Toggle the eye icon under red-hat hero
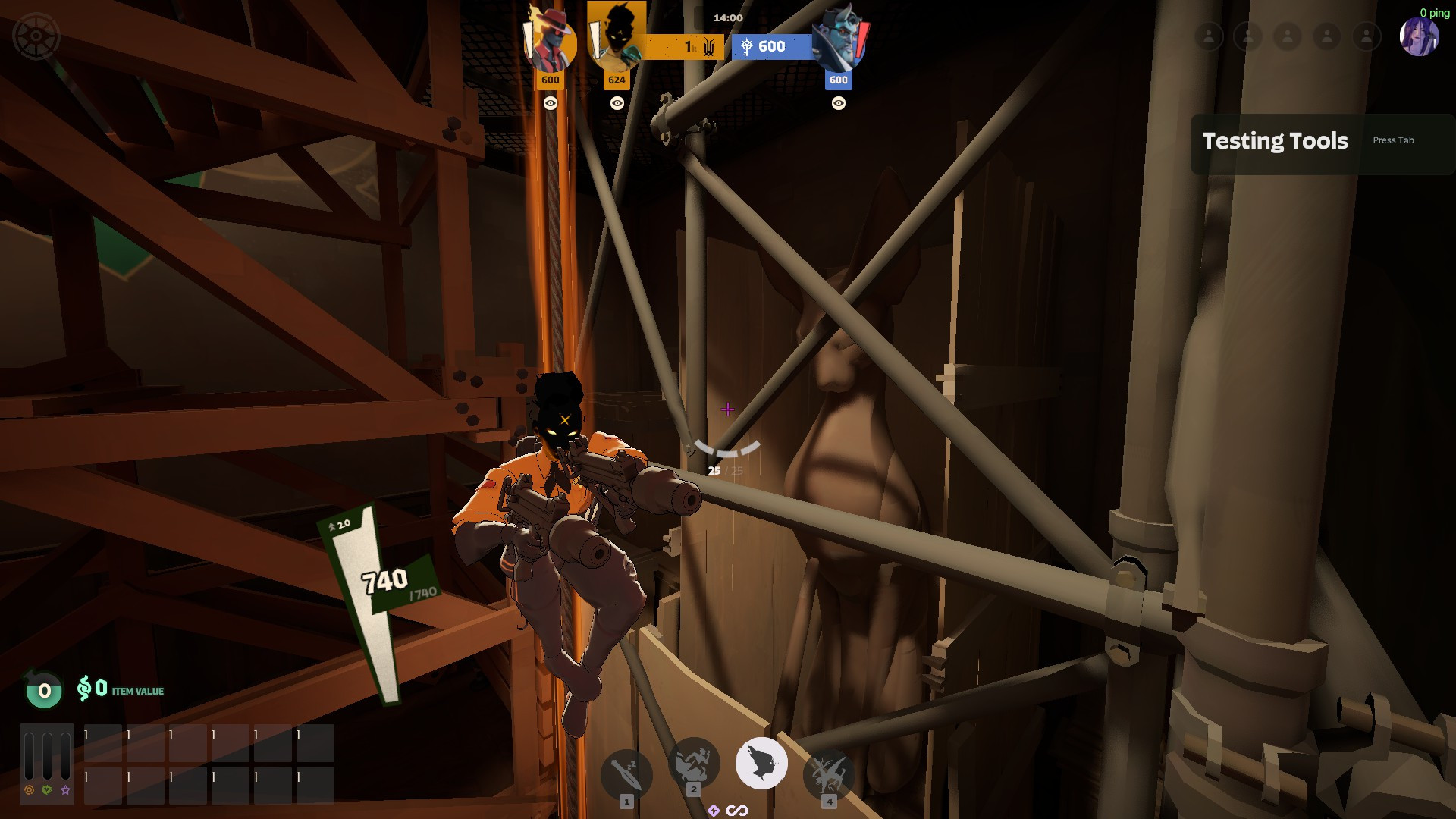The height and width of the screenshot is (819, 1456). [551, 103]
